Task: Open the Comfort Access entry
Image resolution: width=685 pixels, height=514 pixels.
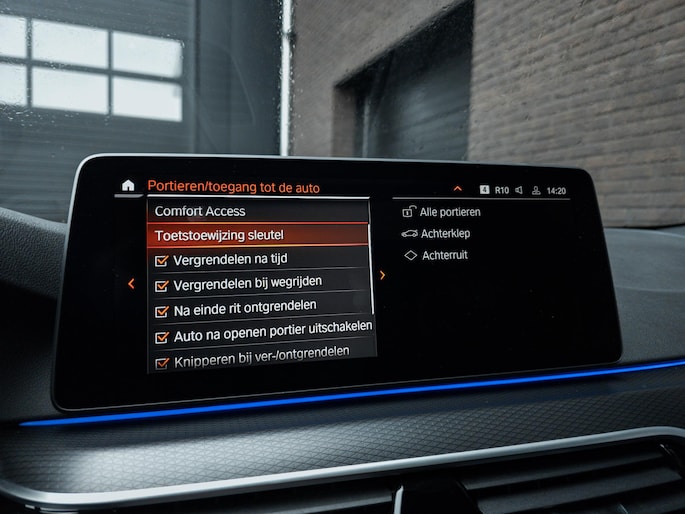Action: pyautogui.click(x=200, y=211)
